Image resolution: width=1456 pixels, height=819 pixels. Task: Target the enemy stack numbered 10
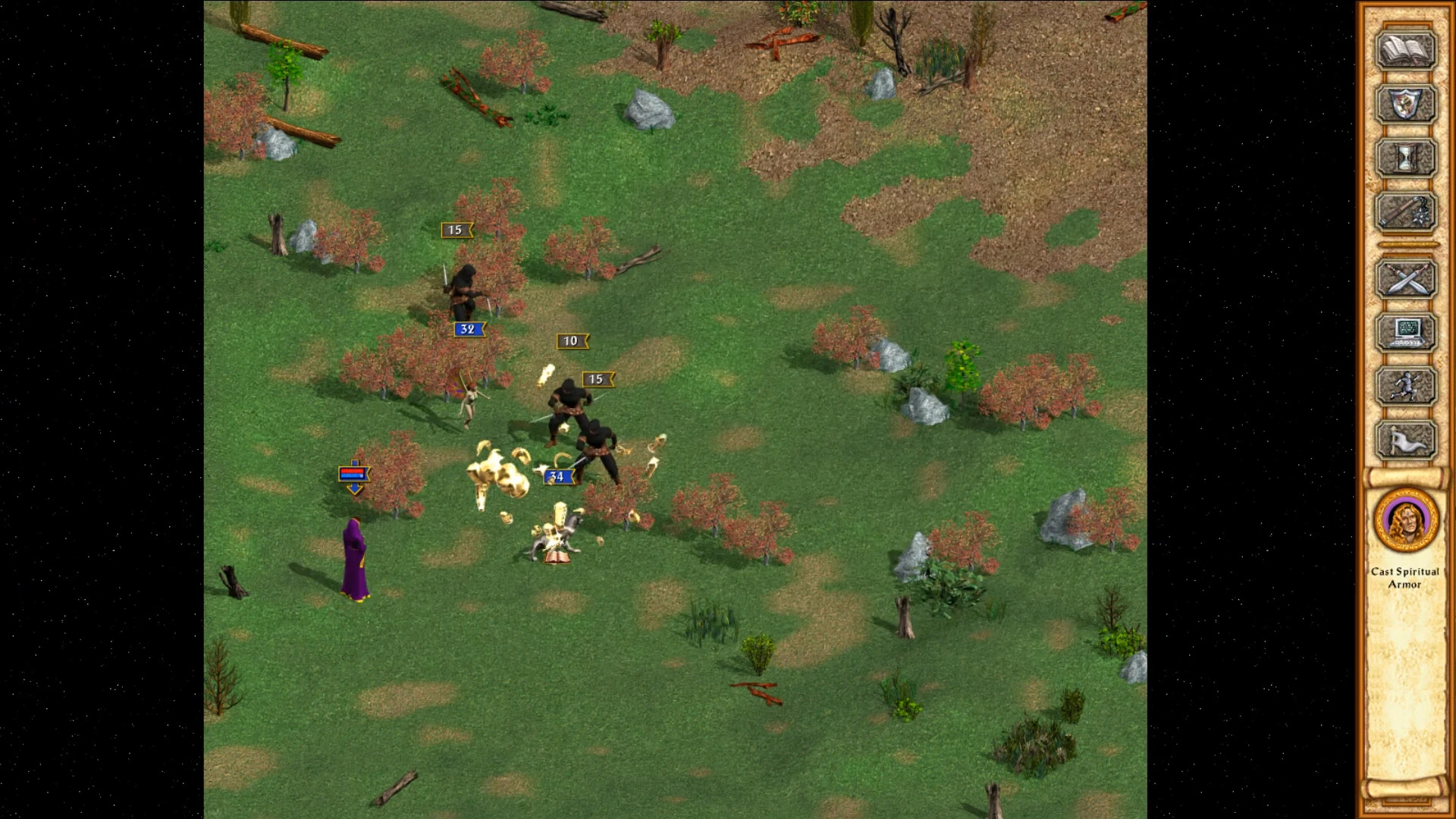[570, 340]
